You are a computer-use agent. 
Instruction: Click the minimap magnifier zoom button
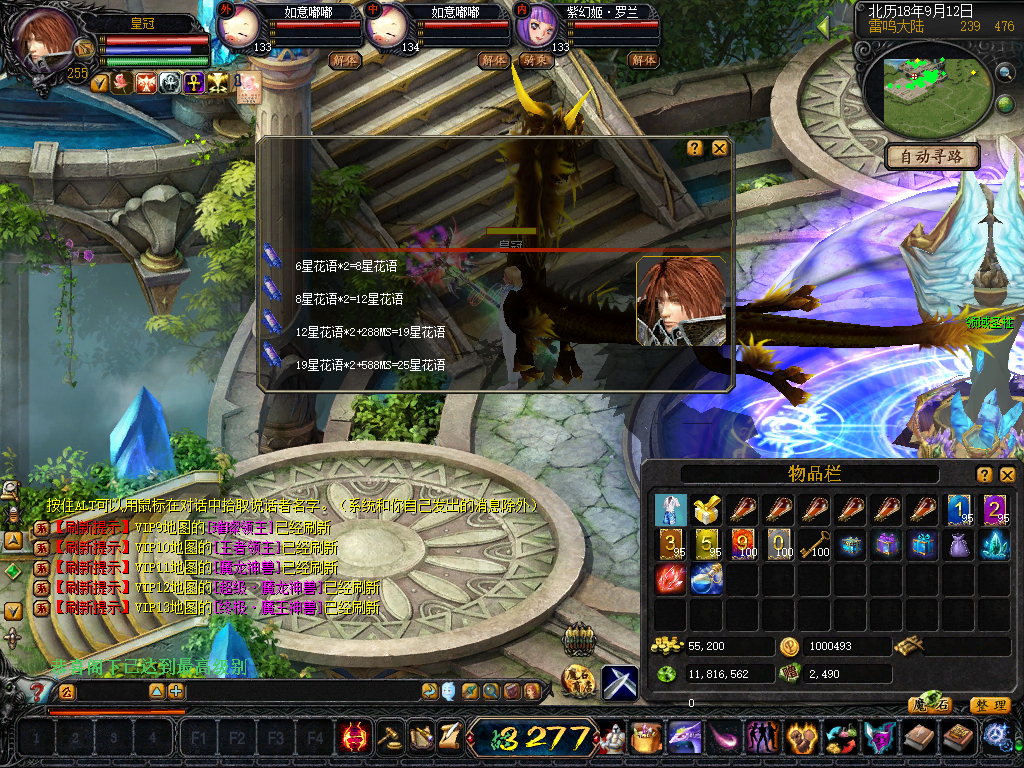click(x=1004, y=72)
